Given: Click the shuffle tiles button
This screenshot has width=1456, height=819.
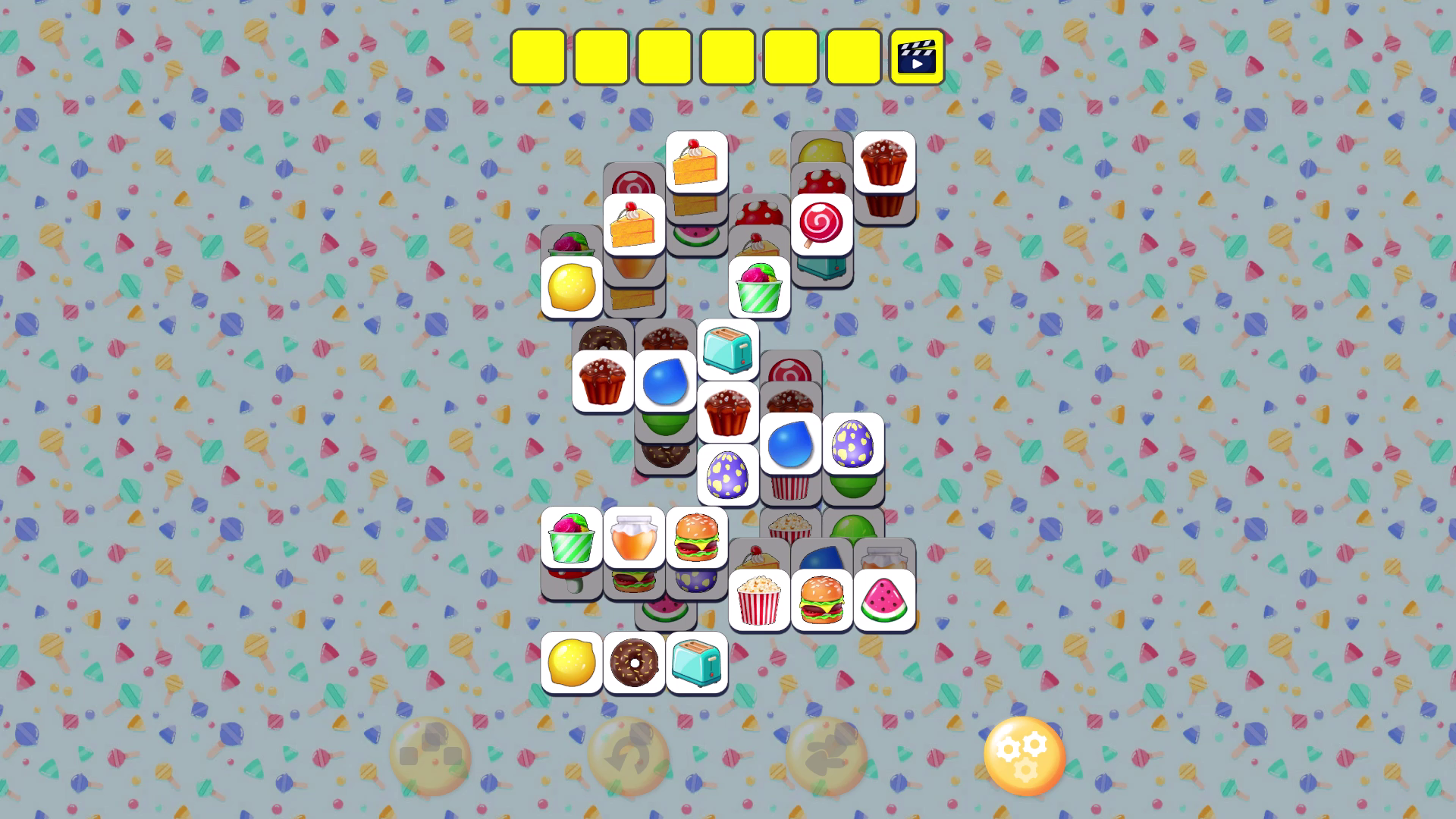Looking at the screenshot, I should 429,755.
